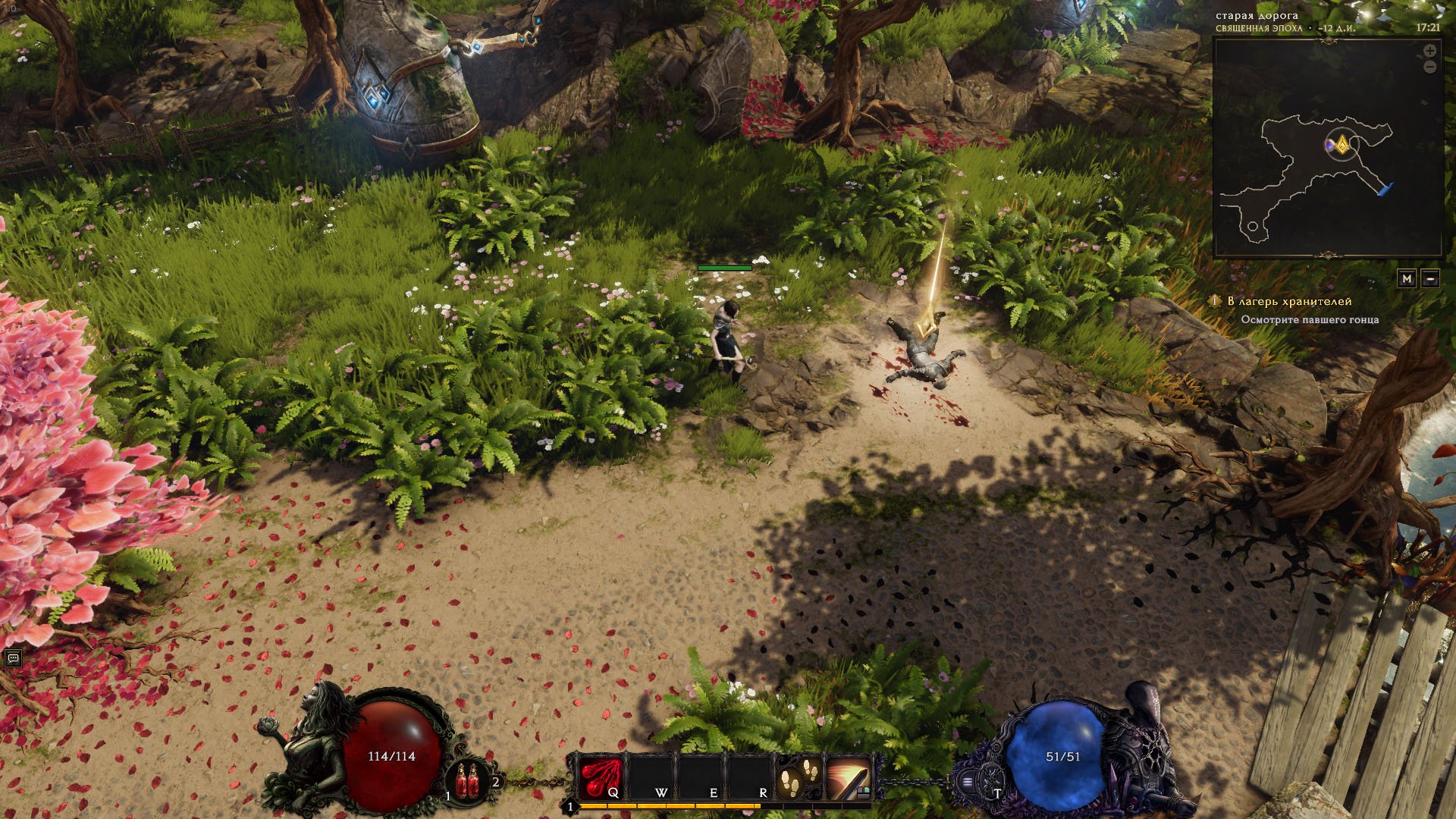Viewport: 1456px width, 819px height.
Task: Activate the red blood-splatter skill on Q
Action: [x=601, y=777]
